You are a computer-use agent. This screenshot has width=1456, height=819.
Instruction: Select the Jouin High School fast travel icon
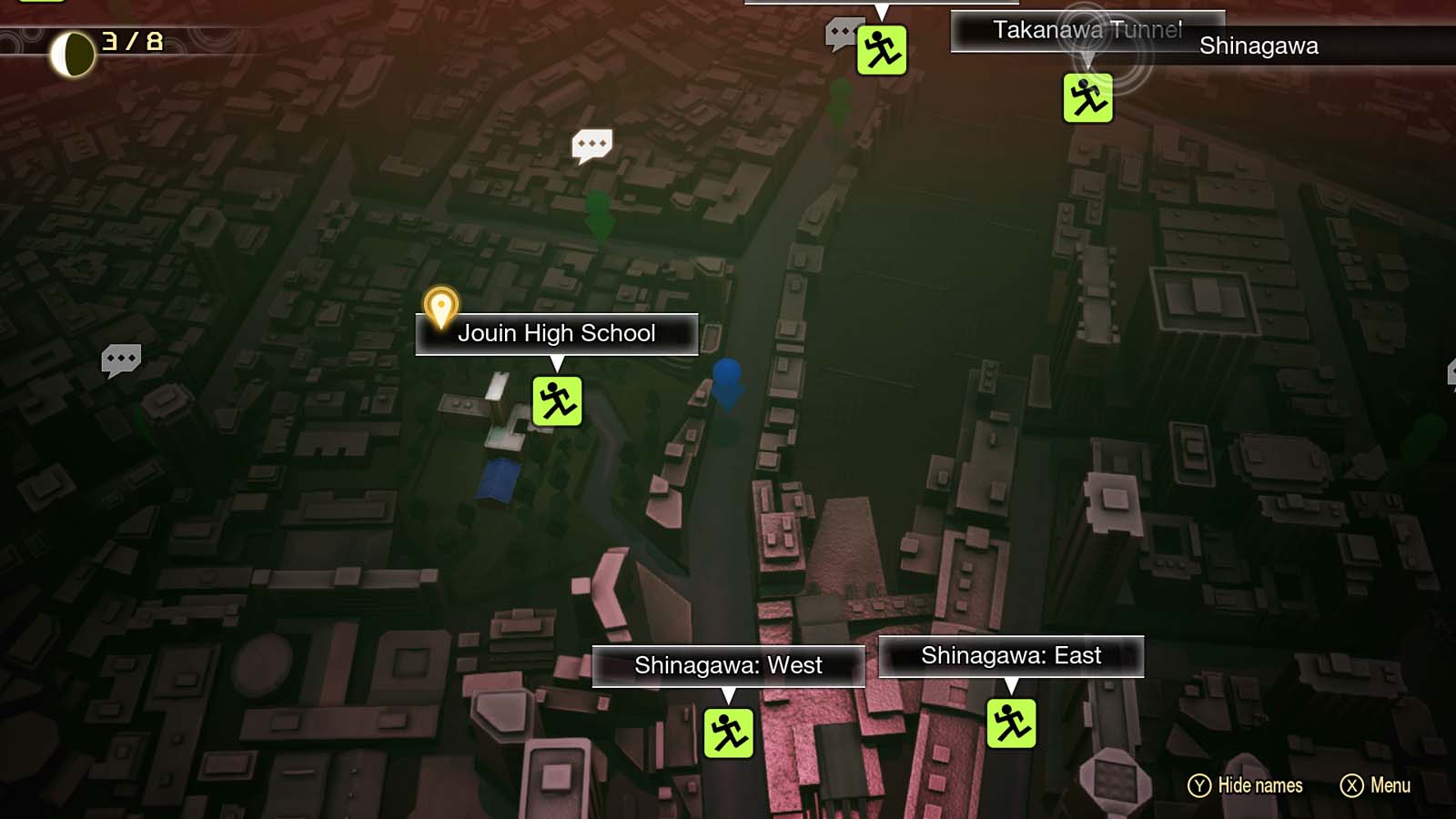[x=558, y=401]
